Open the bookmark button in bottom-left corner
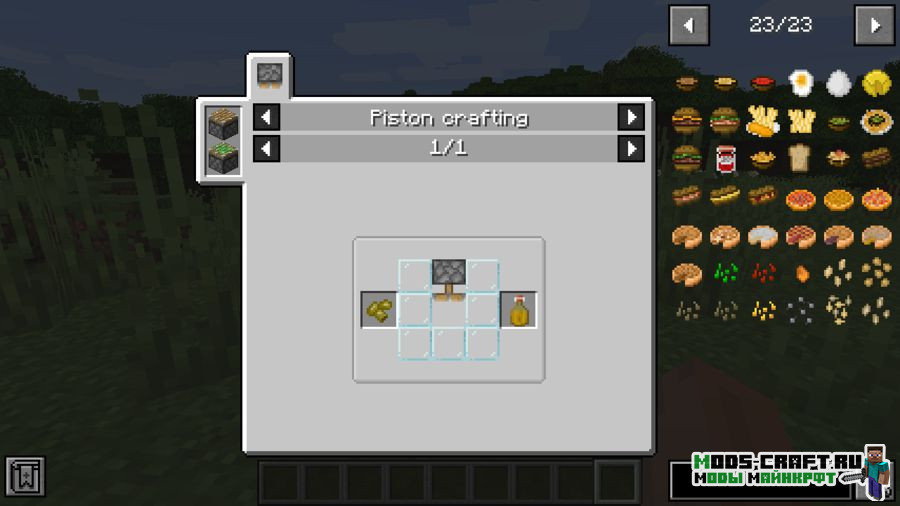The image size is (900, 506). 24,477
